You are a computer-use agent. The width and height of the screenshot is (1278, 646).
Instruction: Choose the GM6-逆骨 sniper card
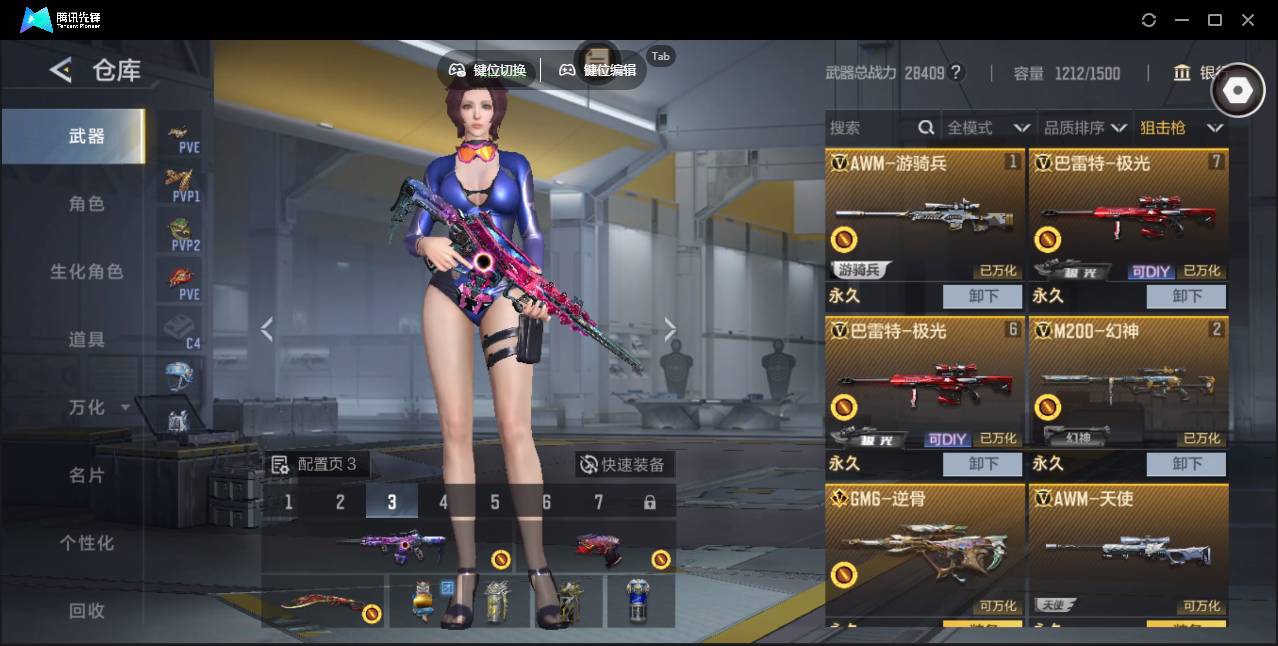point(925,550)
